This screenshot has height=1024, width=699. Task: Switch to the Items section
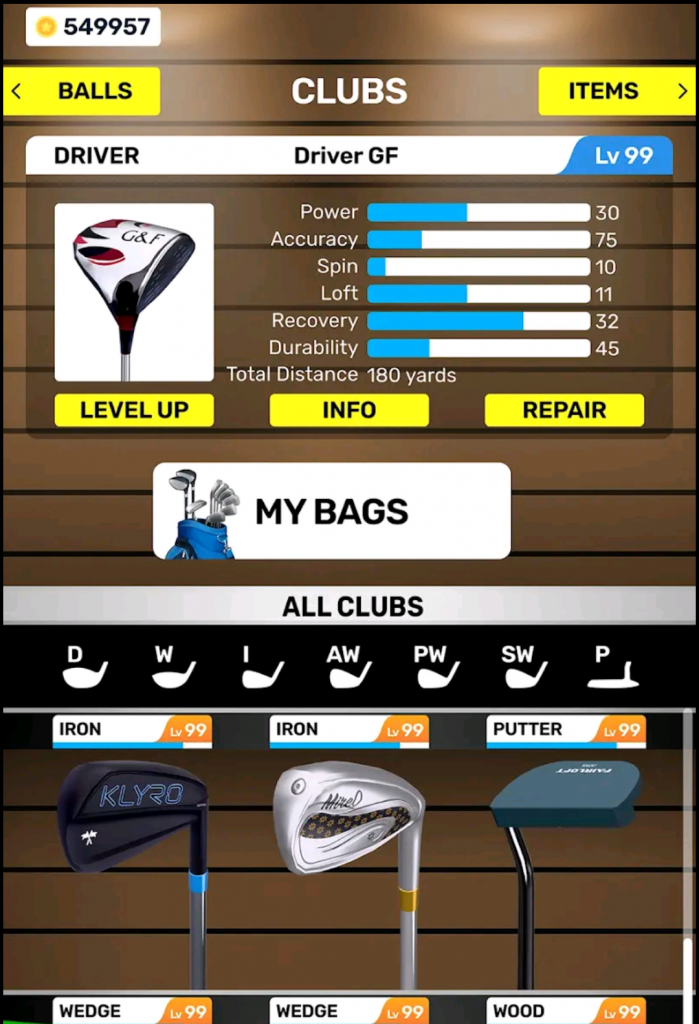pyautogui.click(x=615, y=91)
